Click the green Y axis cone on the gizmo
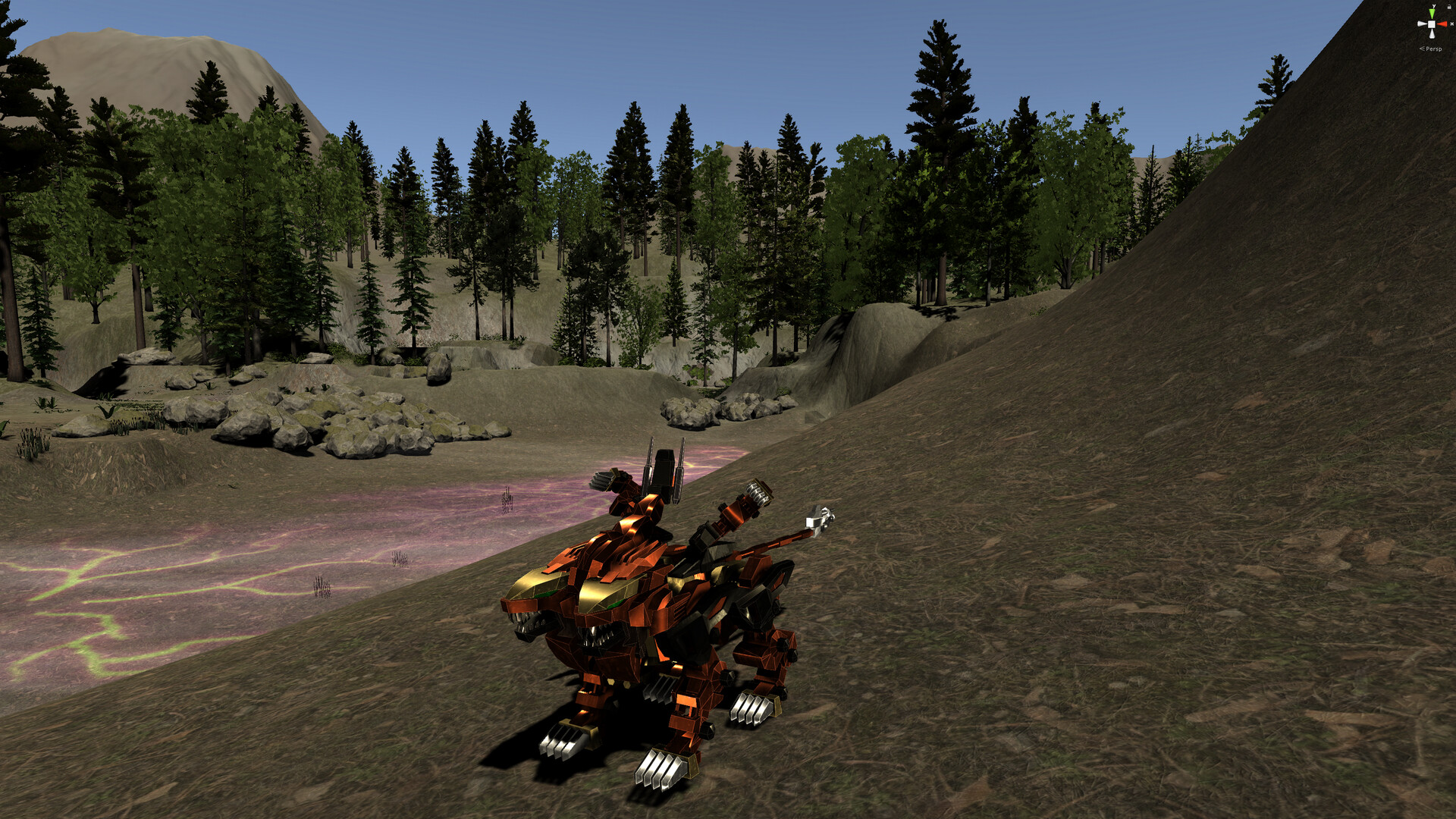1456x819 pixels. [1432, 13]
